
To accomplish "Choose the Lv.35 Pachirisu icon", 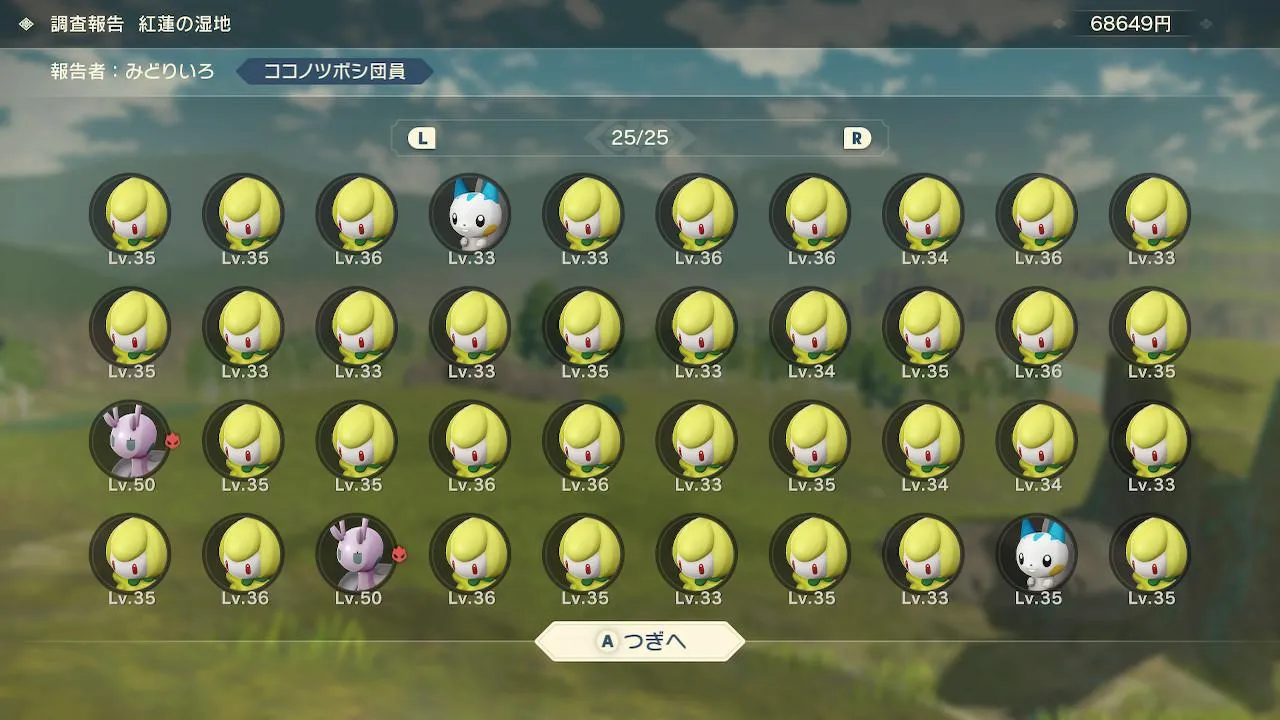I will pos(1037,554).
